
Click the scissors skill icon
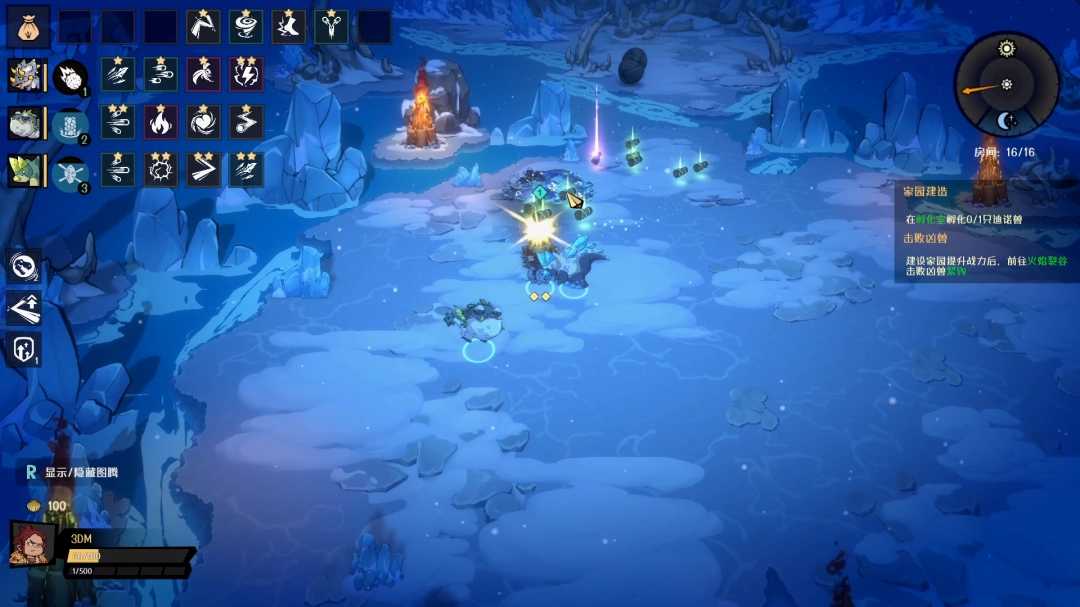[x=331, y=27]
